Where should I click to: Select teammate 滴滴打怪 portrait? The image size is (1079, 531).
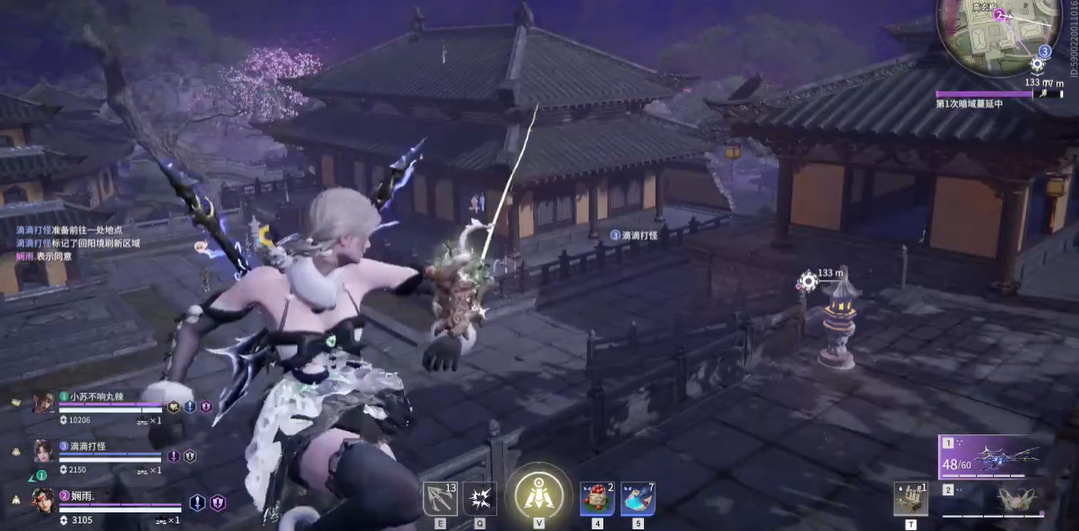pos(43,451)
